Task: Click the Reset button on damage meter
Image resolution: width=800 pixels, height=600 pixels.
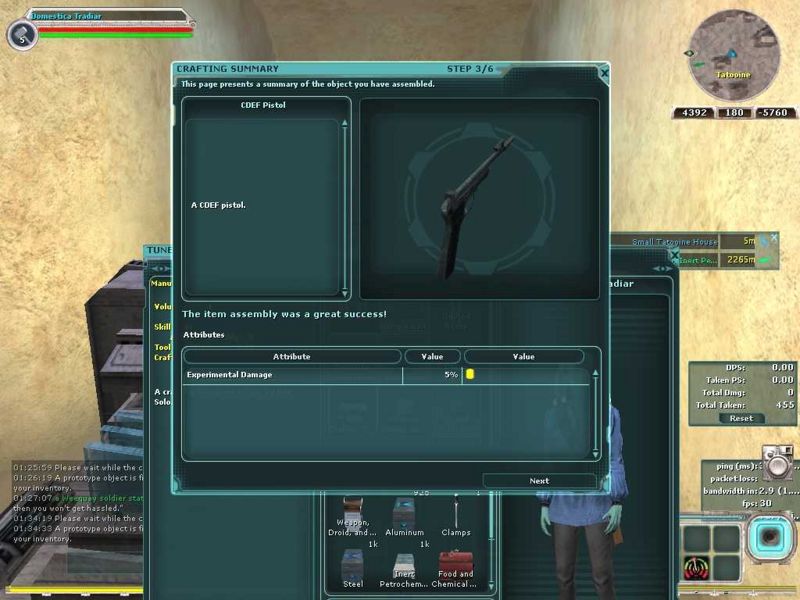Action: pyautogui.click(x=741, y=419)
